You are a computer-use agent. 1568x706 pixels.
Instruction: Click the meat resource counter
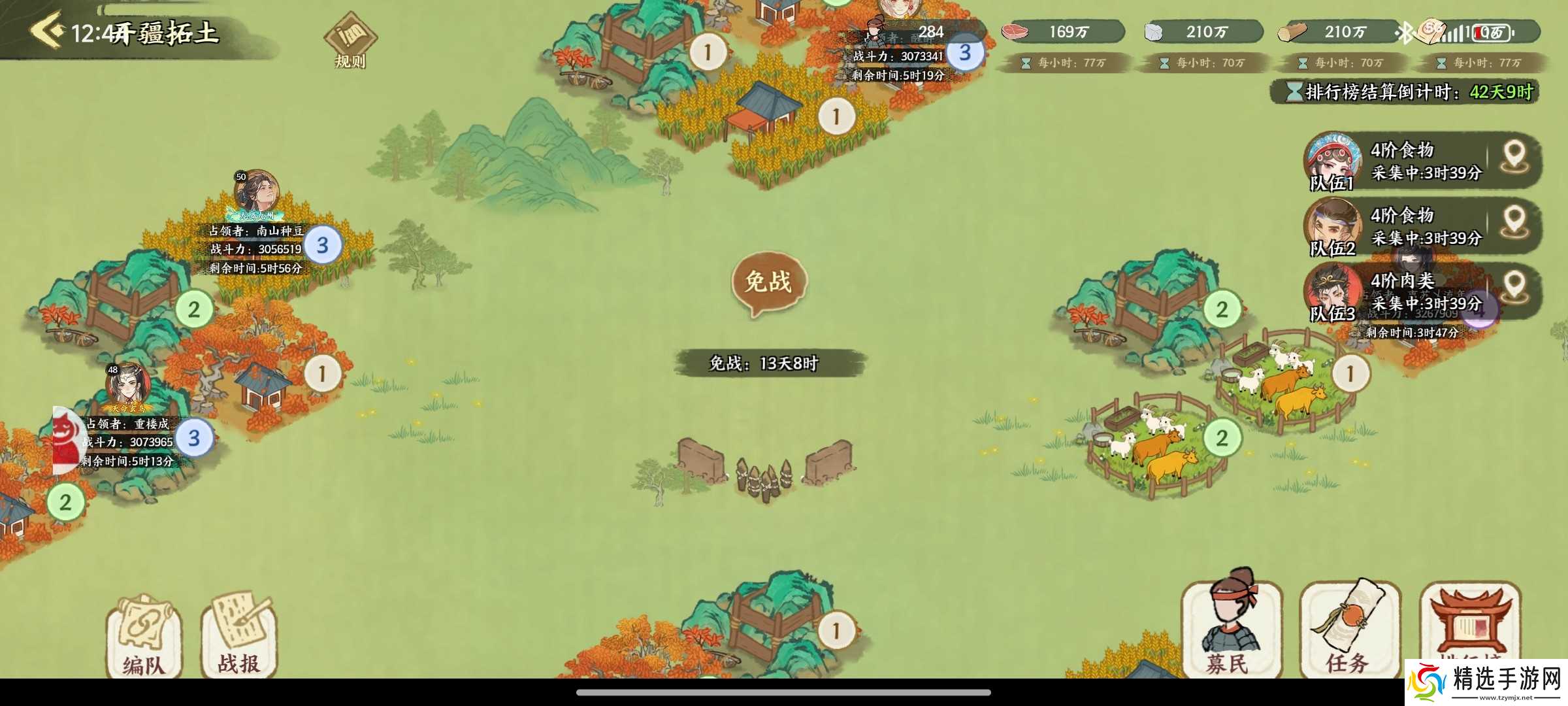click(x=1062, y=31)
